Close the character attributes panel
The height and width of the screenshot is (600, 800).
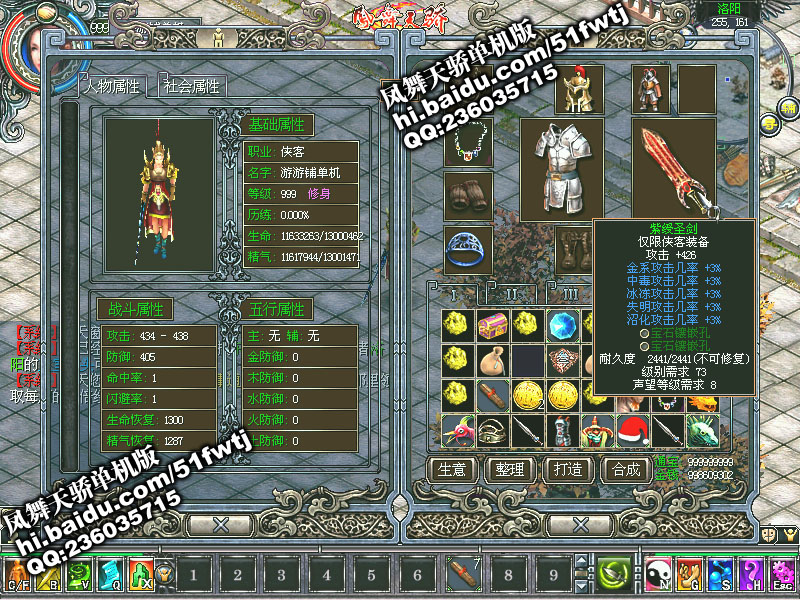[221, 523]
